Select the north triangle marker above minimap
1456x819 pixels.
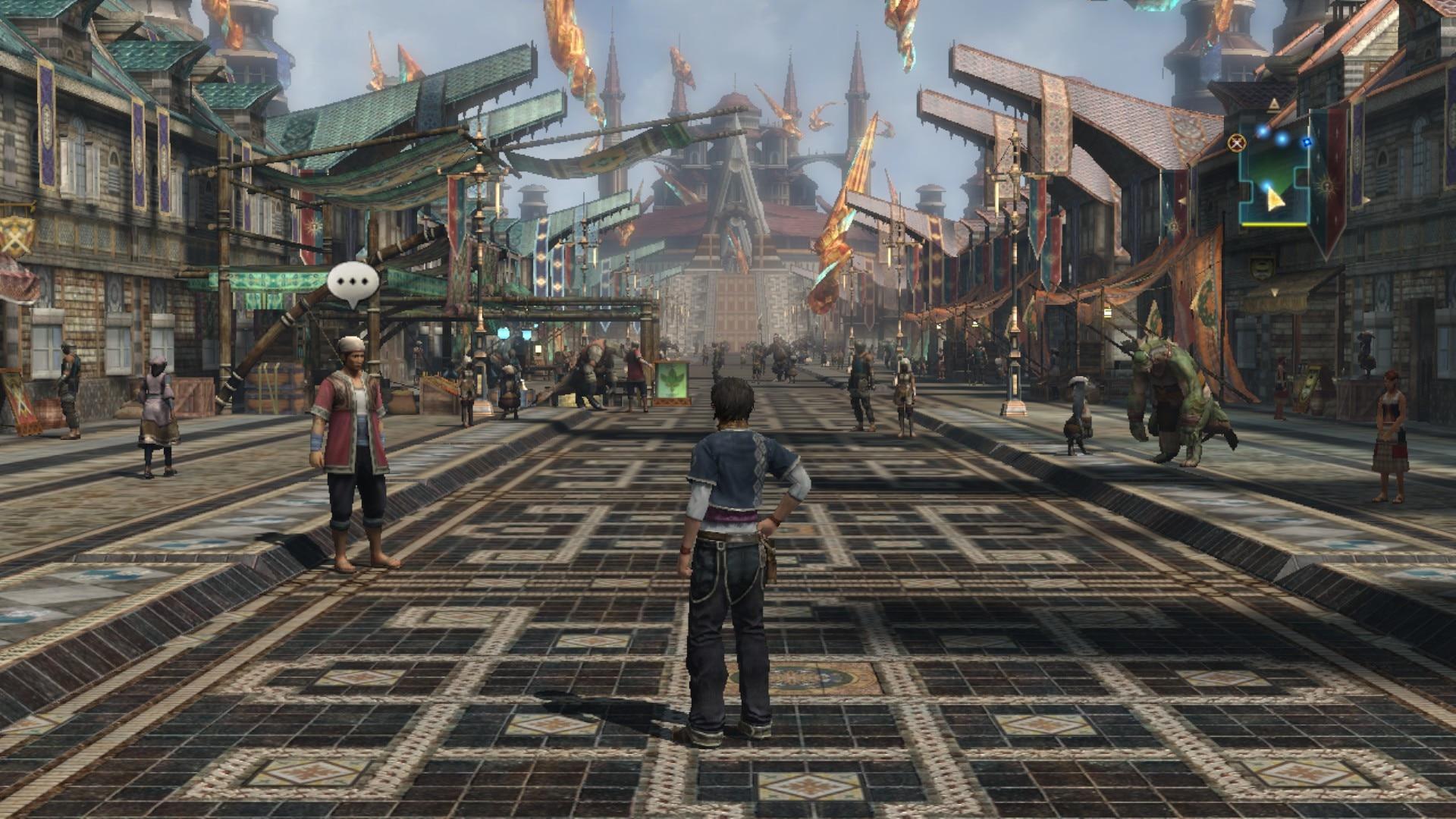1275,104
